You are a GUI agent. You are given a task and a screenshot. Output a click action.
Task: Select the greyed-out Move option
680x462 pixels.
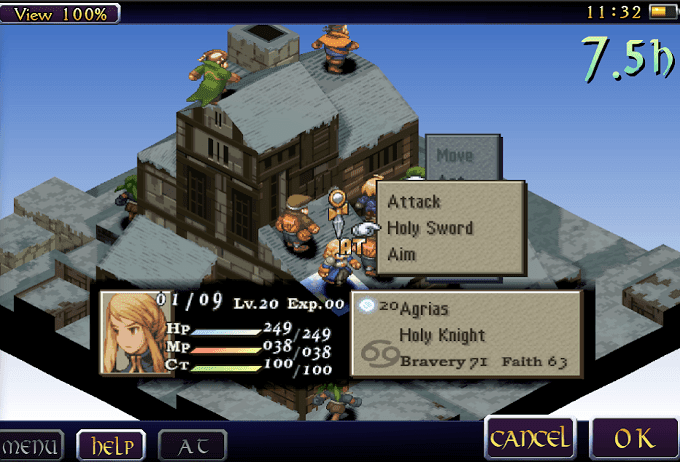455,156
